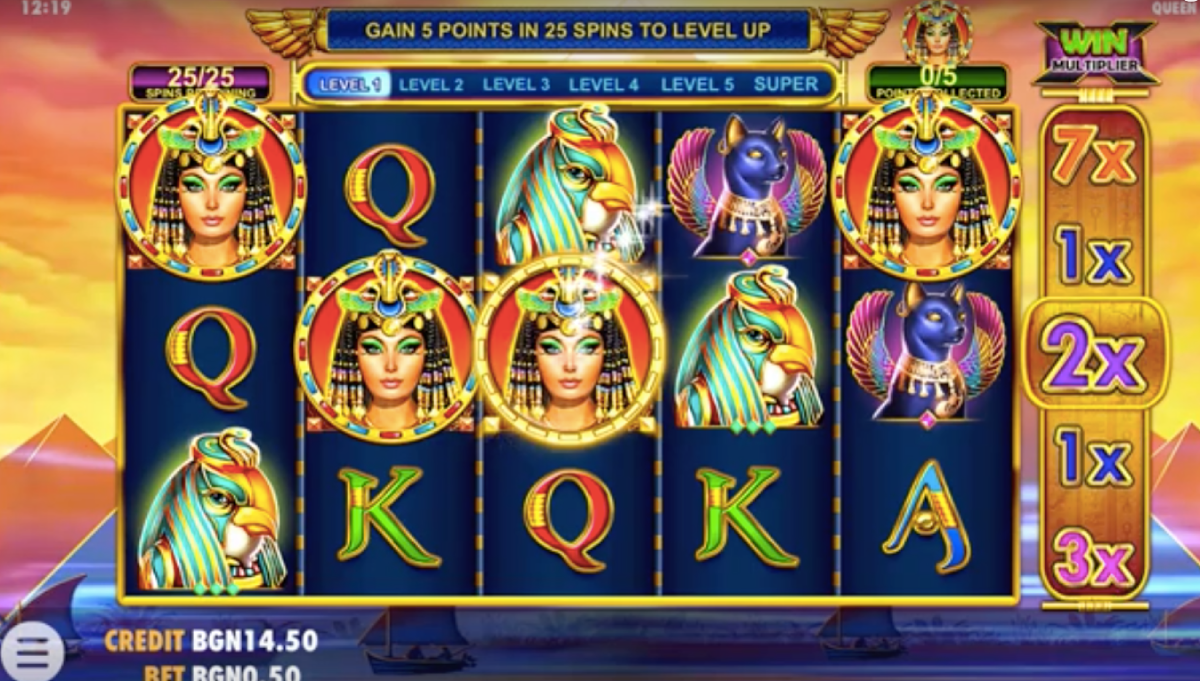Switch to the Super level tab
1200x681 pixels.
point(786,85)
